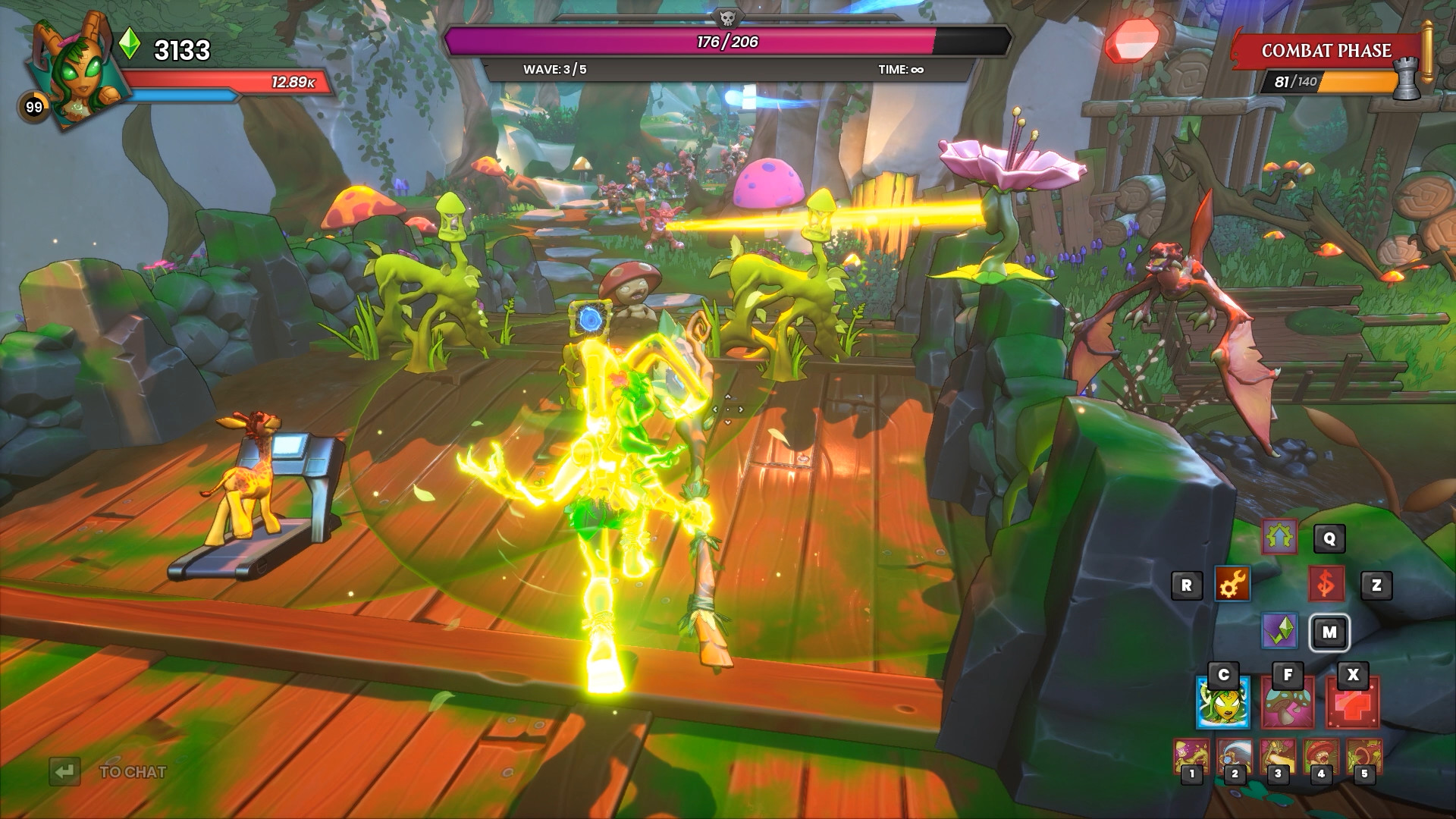Select defense slot 5 in the hotbar
Image resolution: width=1456 pixels, height=819 pixels.
[x=1363, y=757]
